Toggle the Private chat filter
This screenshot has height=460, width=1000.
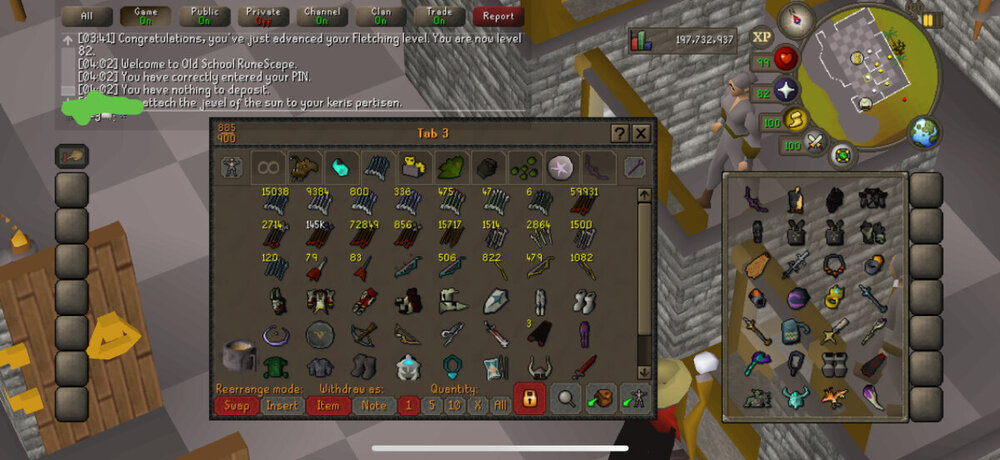click(262, 16)
